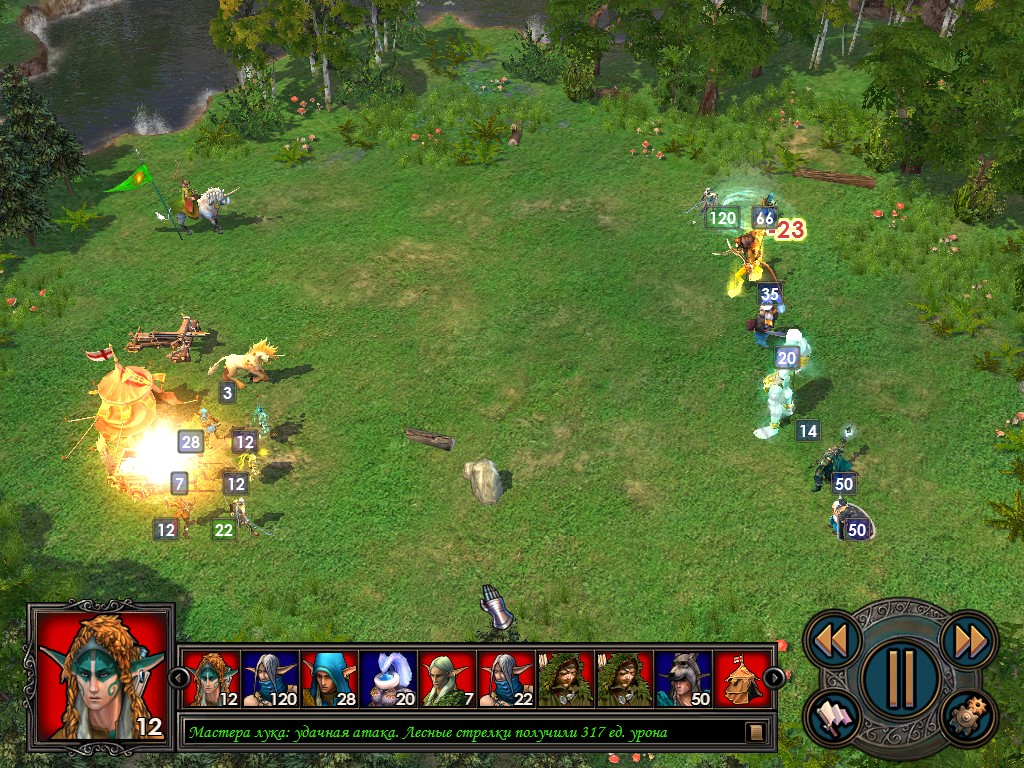Select the green-haired elf portrait with count 7

point(447,679)
